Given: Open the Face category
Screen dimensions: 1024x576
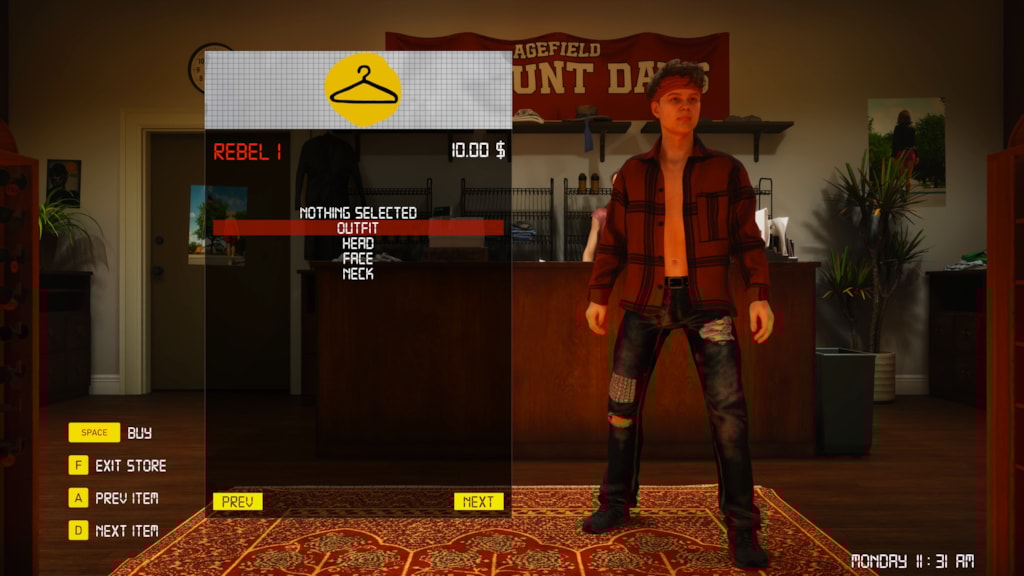Looking at the screenshot, I should (358, 258).
